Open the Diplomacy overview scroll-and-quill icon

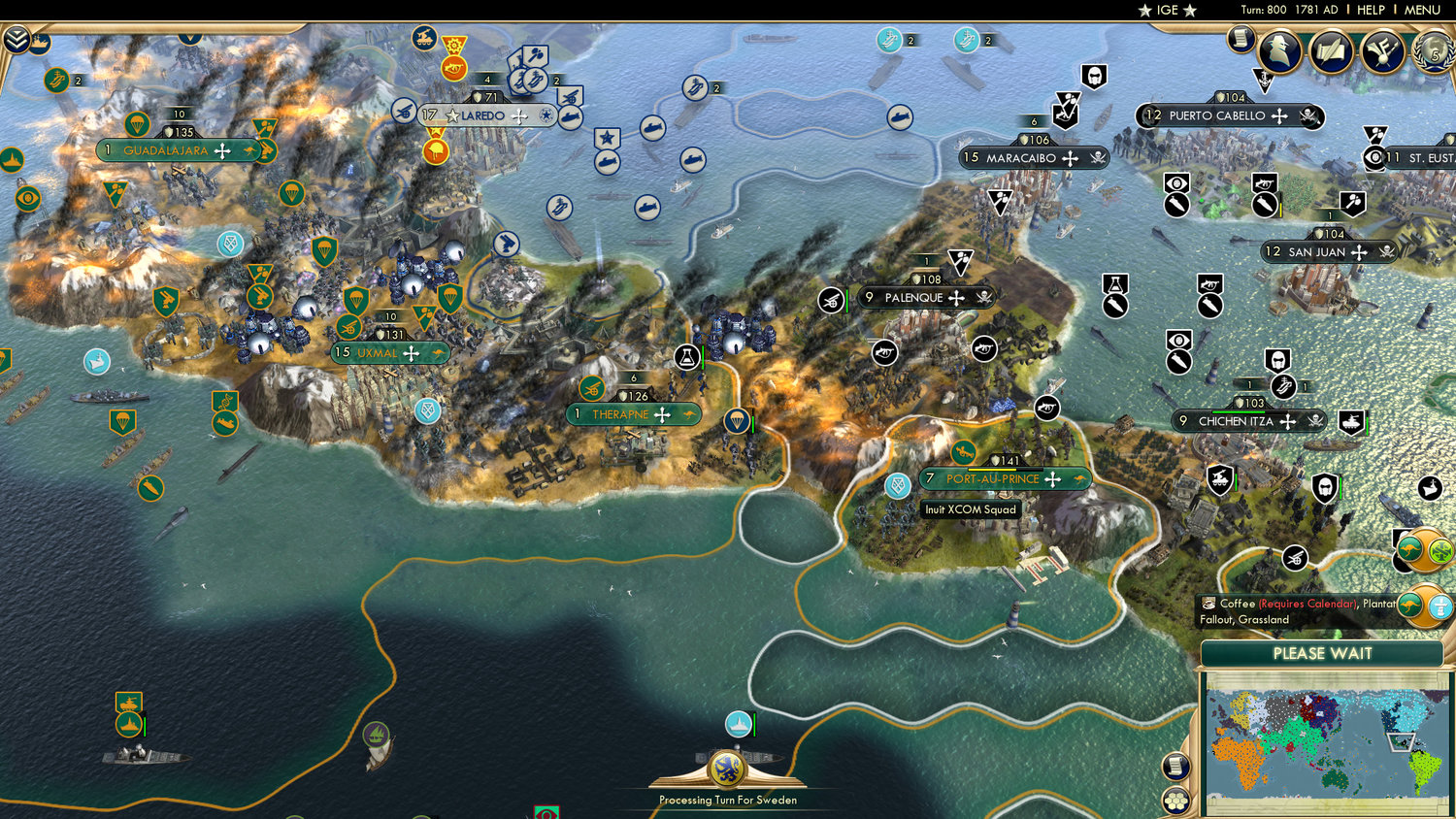click(x=1330, y=49)
